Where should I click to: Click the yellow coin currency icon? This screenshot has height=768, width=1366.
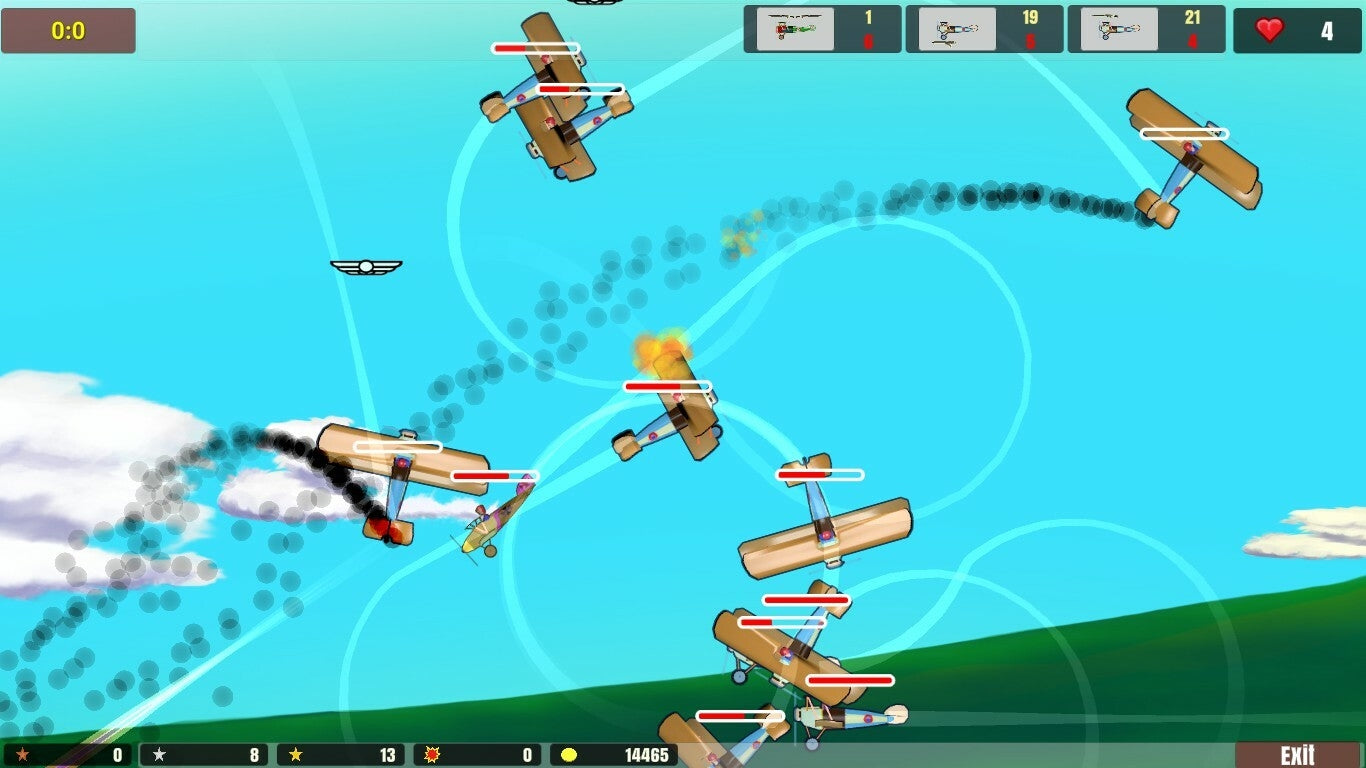pos(566,755)
